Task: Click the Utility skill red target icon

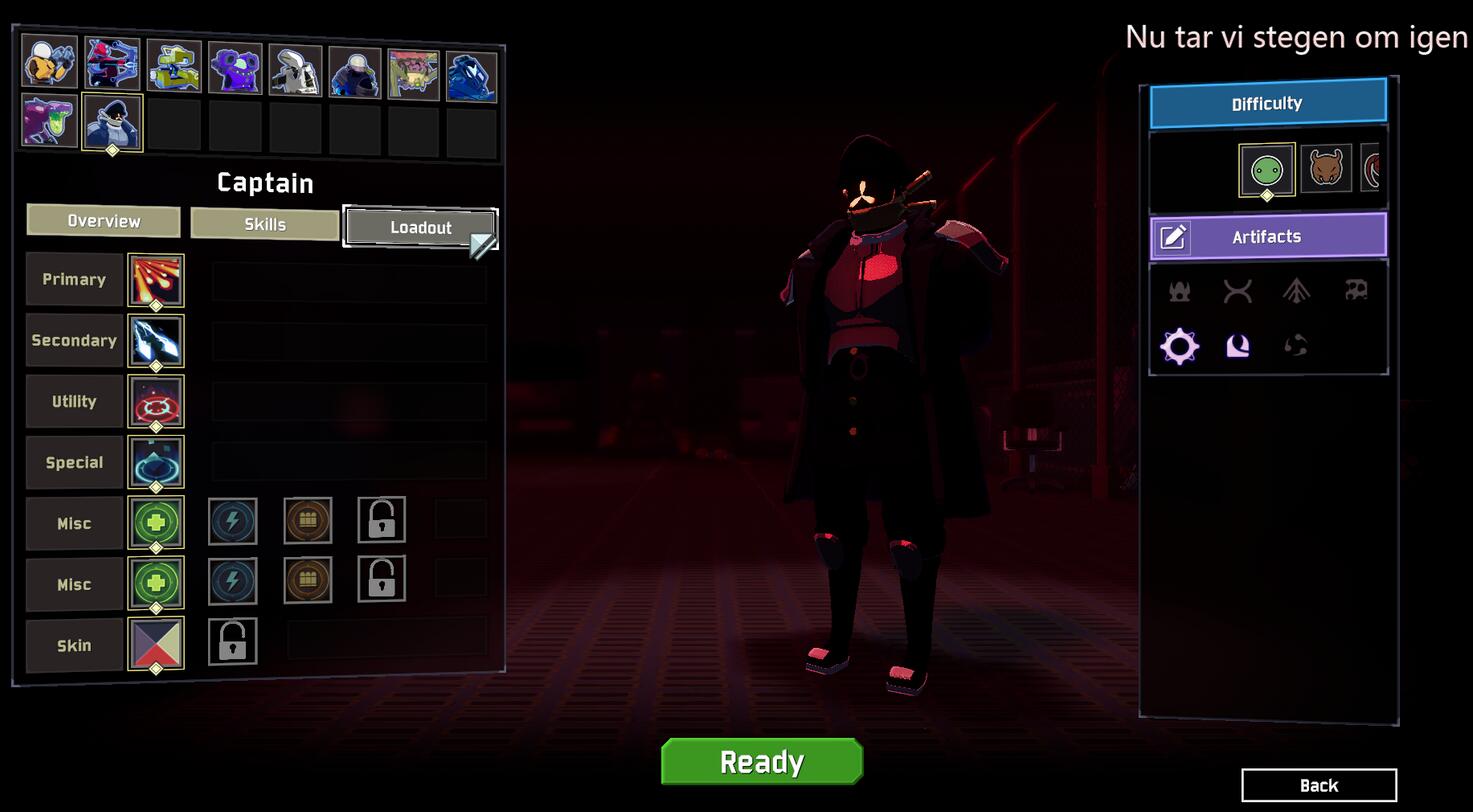Action: (156, 401)
